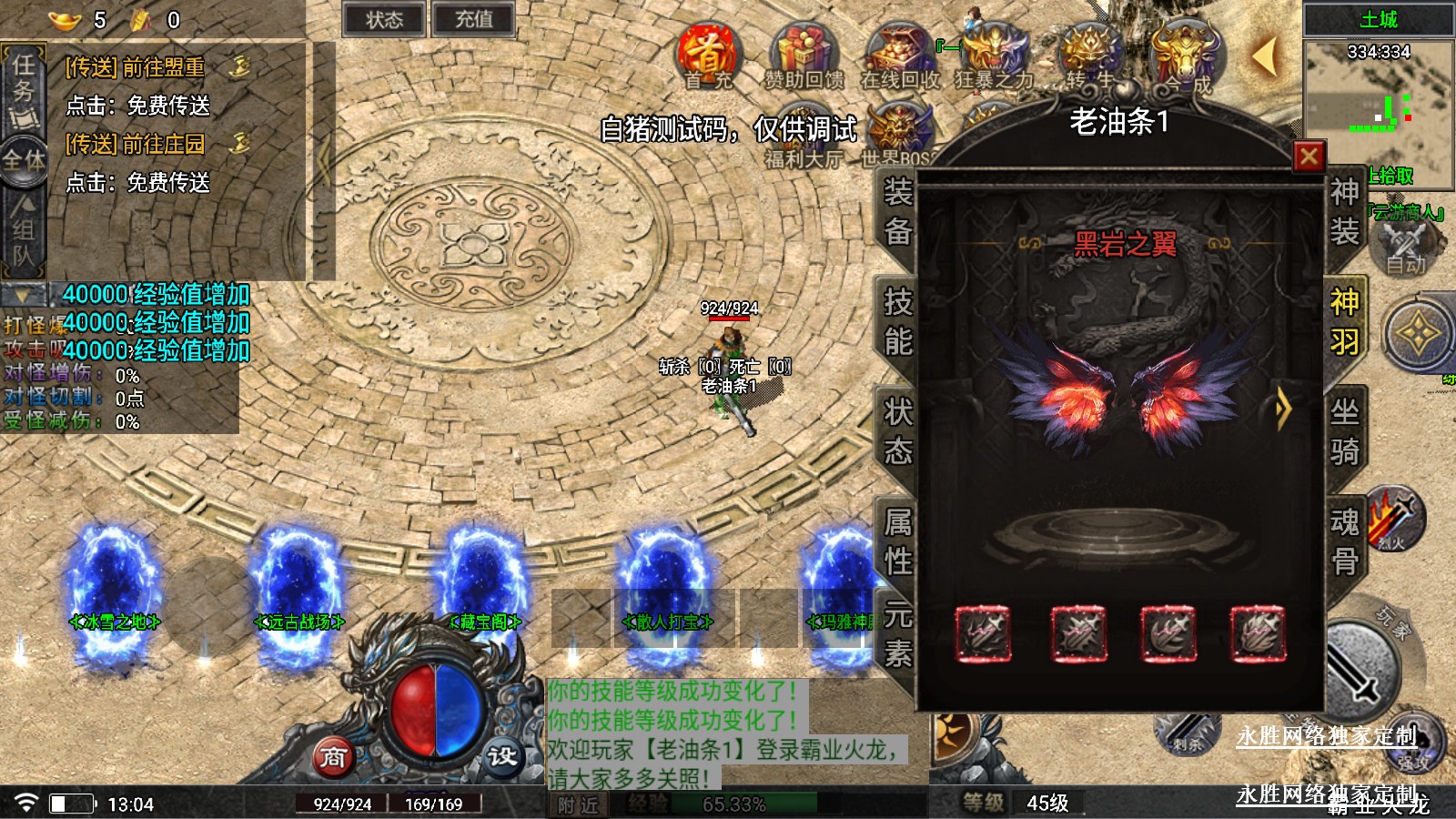
Task: Toggle the 自动 auto-battle button
Action: coord(1406,248)
